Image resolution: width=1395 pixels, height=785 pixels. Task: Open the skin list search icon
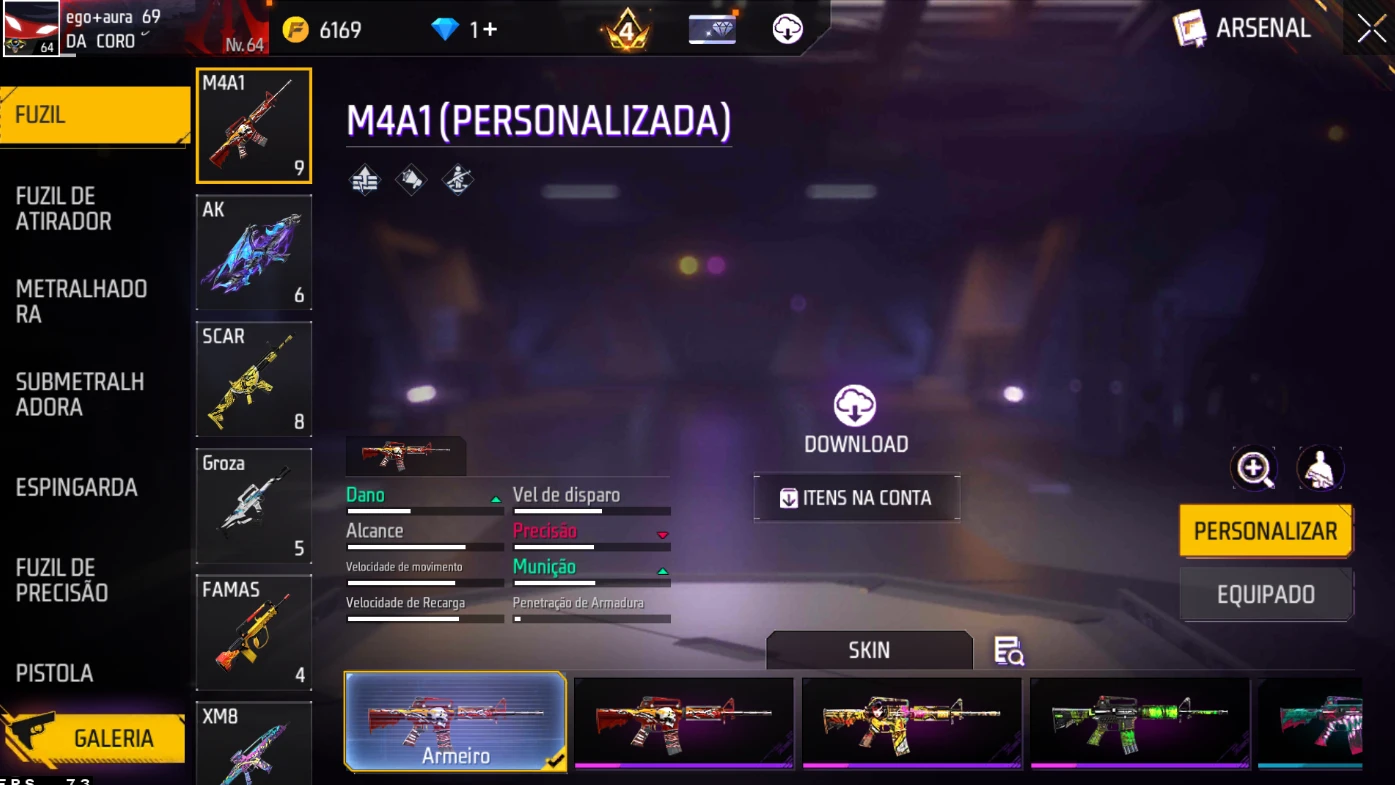click(x=1008, y=651)
